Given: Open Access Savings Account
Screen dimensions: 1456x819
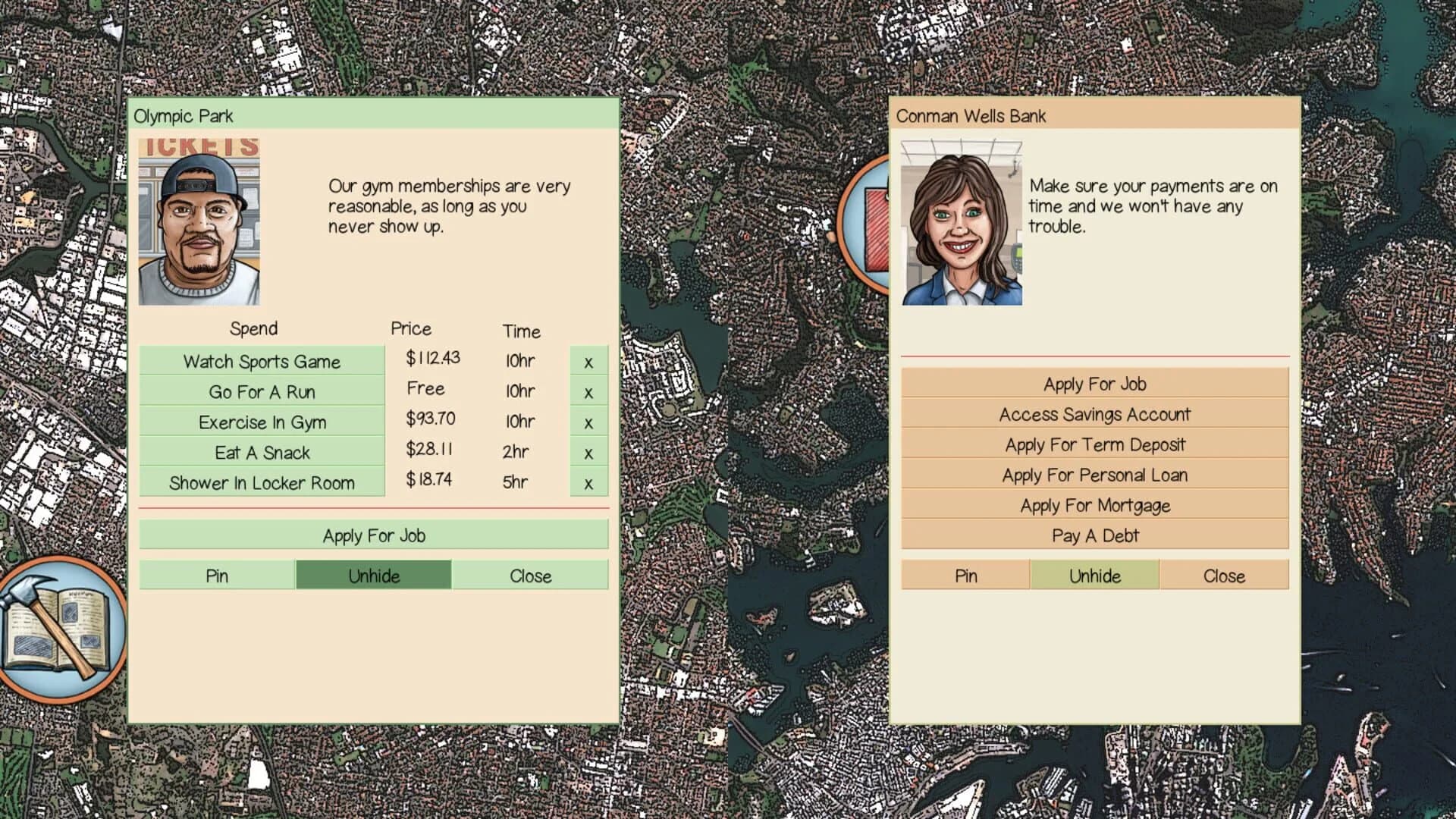Looking at the screenshot, I should [1094, 414].
